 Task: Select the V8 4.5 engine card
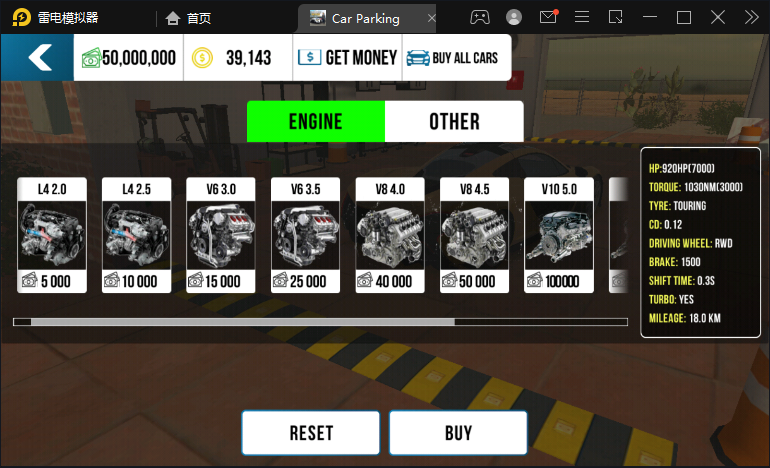(475, 235)
